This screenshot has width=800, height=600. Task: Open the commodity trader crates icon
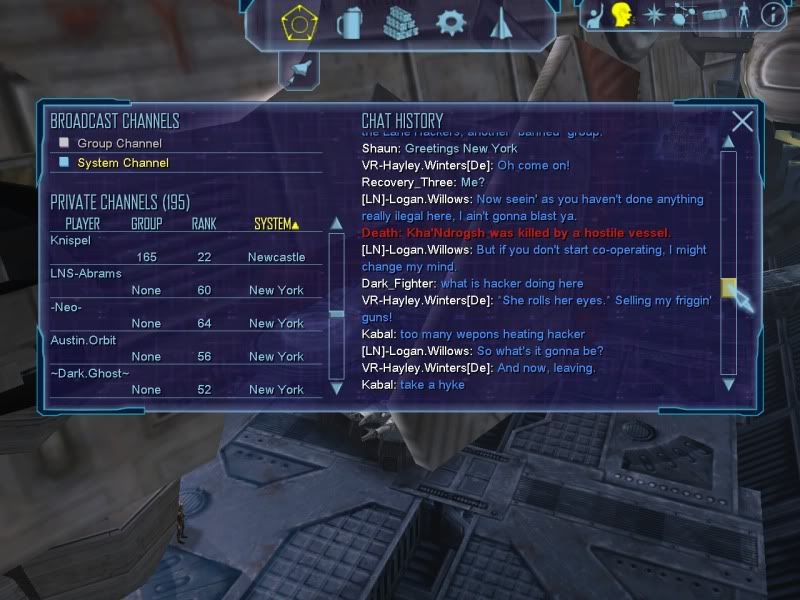point(400,21)
